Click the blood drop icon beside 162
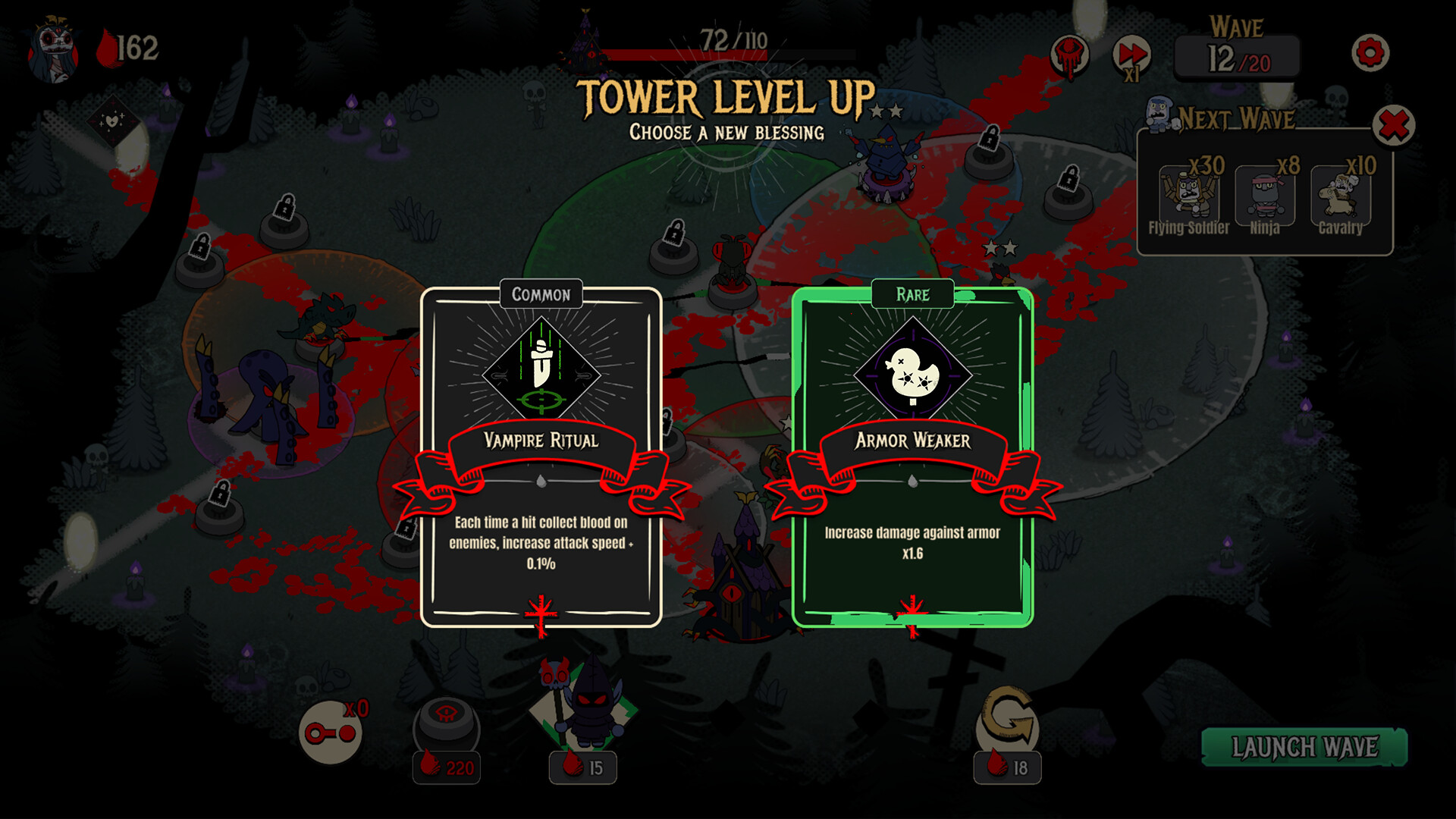 pos(106,45)
